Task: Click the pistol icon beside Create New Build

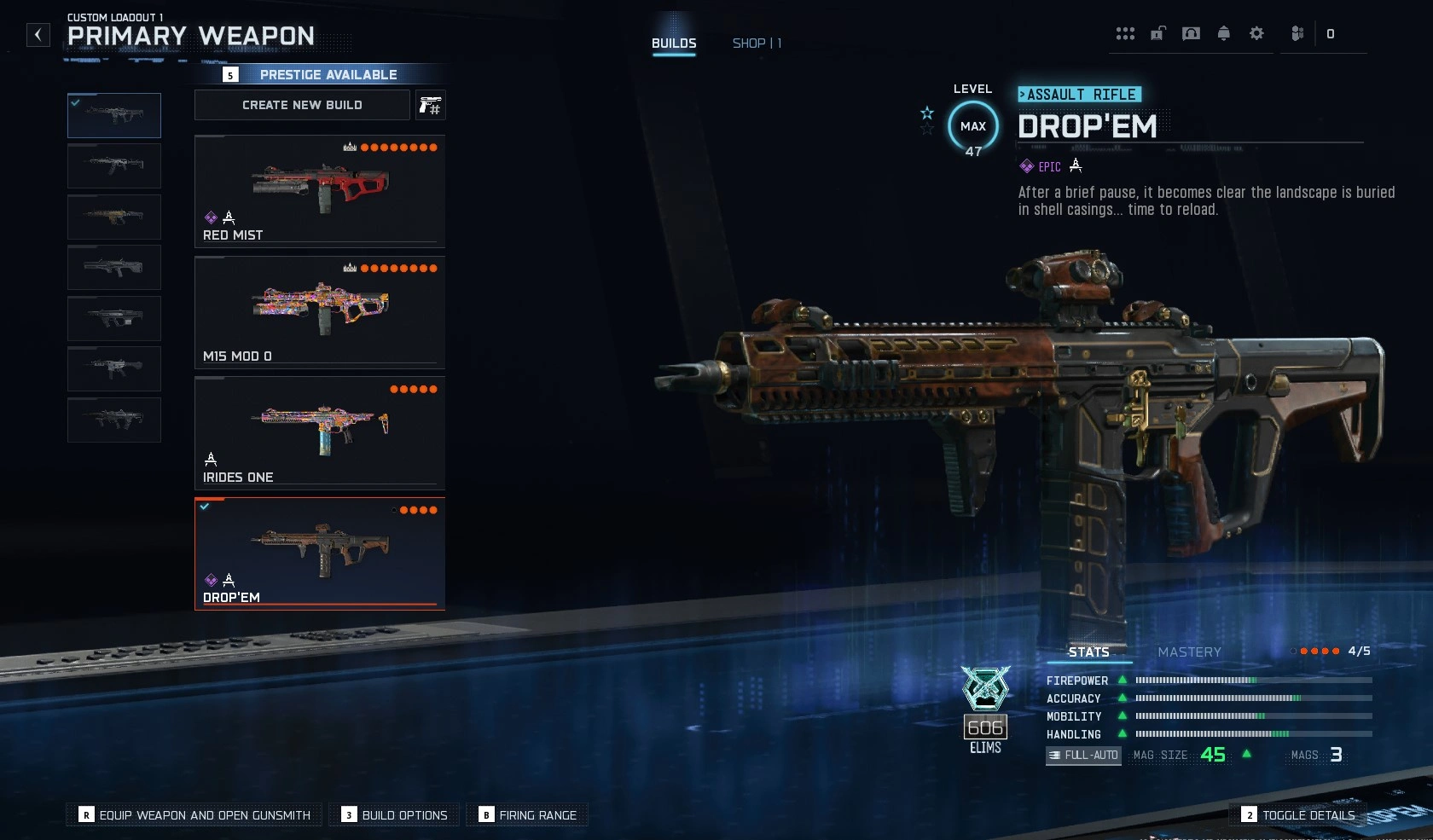Action: (431, 105)
